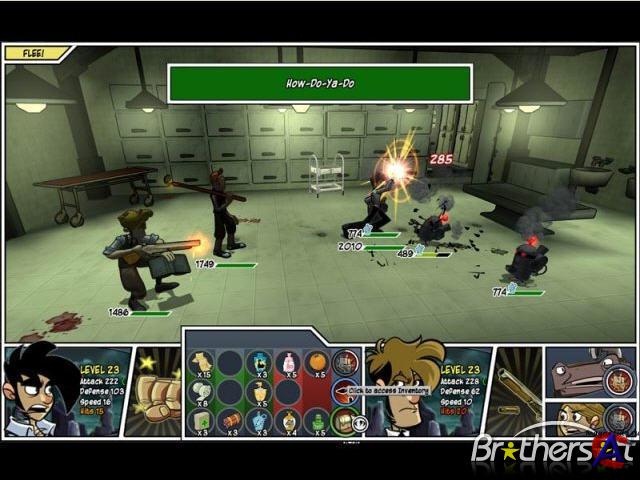Select the brown-haired hero portrait

[405, 385]
